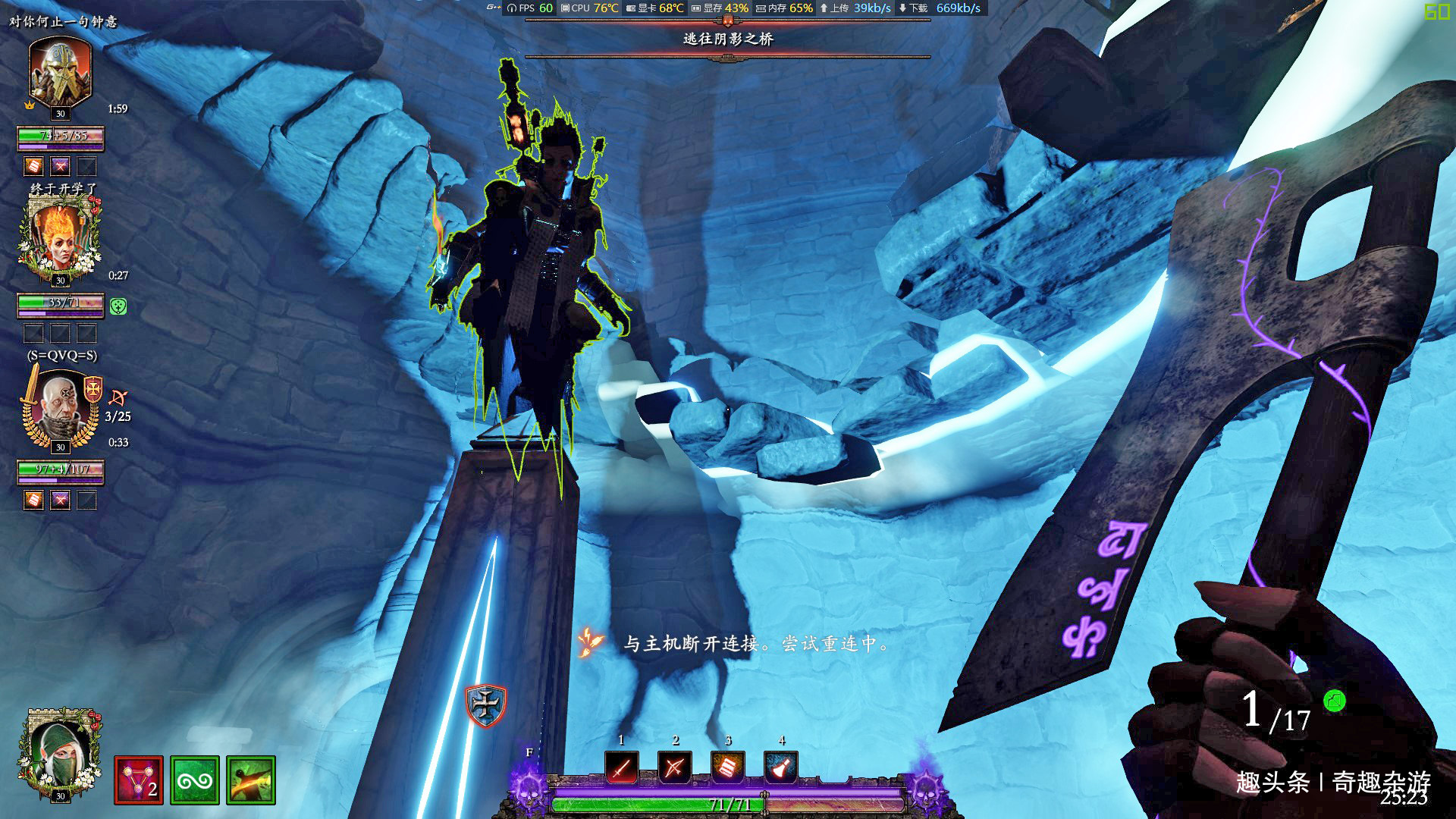Select the potion item slot
Screen dimensions: 1456x819
pyautogui.click(x=780, y=768)
